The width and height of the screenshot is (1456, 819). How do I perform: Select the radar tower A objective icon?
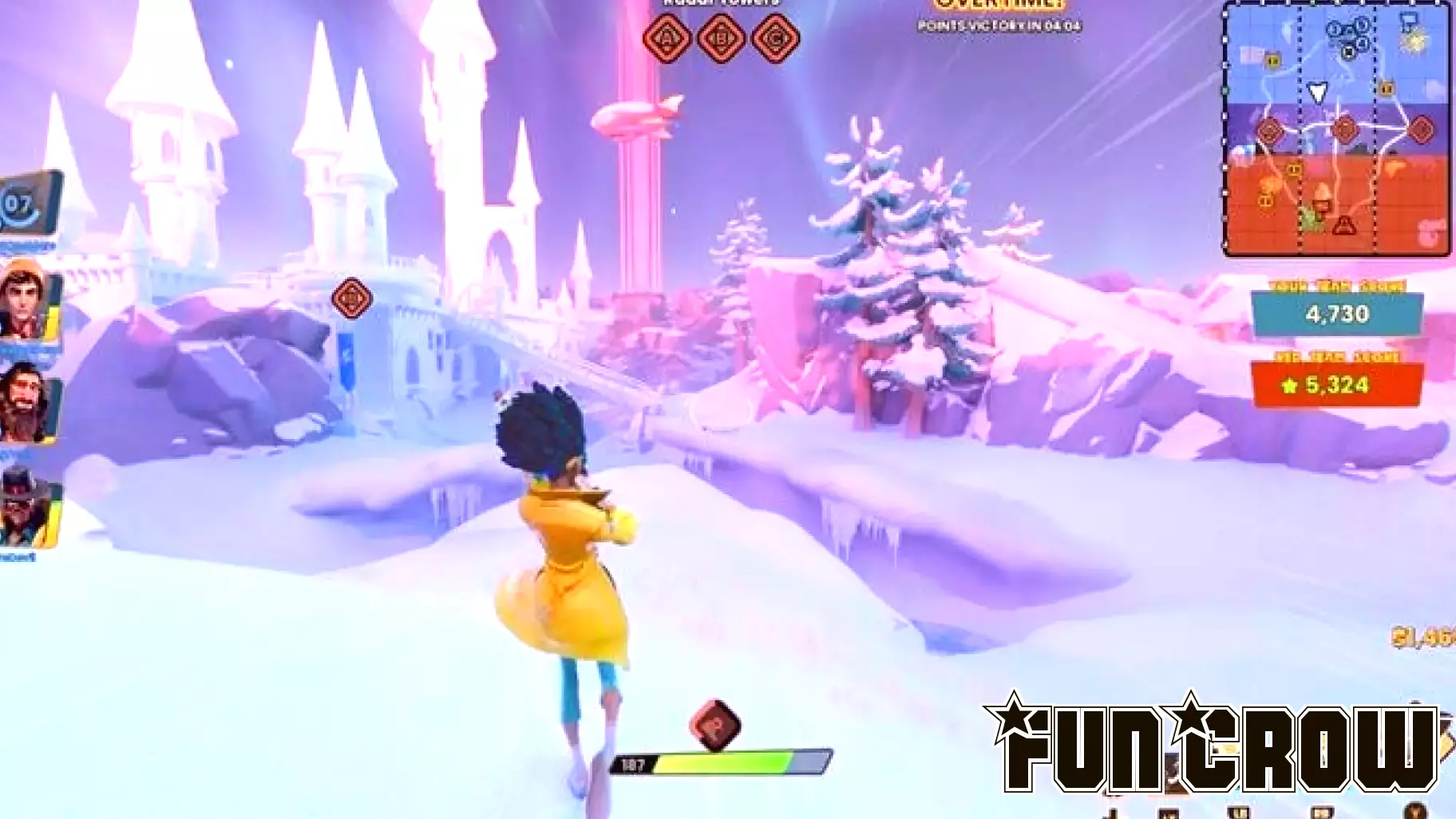667,38
